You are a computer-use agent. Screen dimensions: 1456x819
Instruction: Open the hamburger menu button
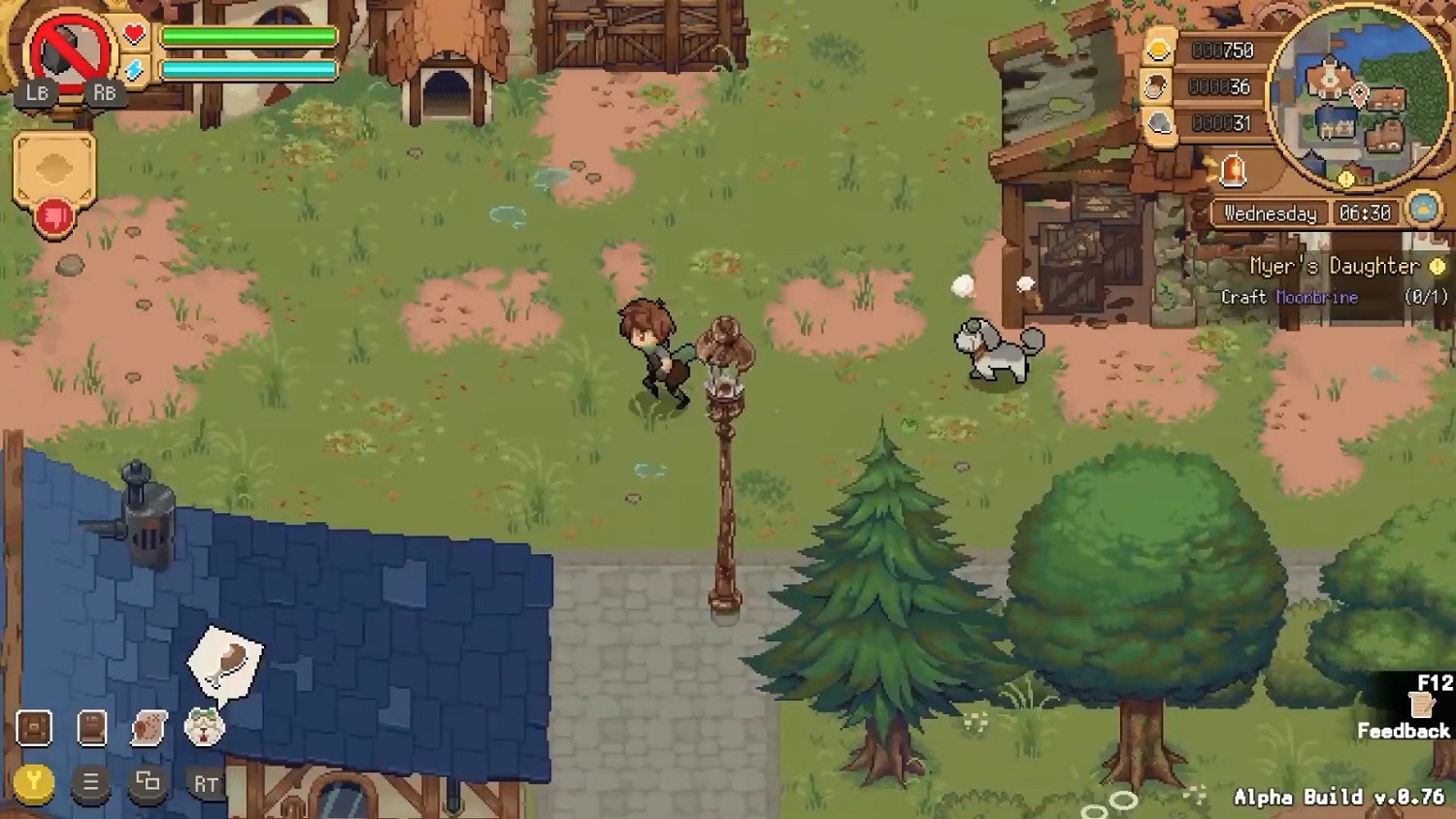(91, 782)
